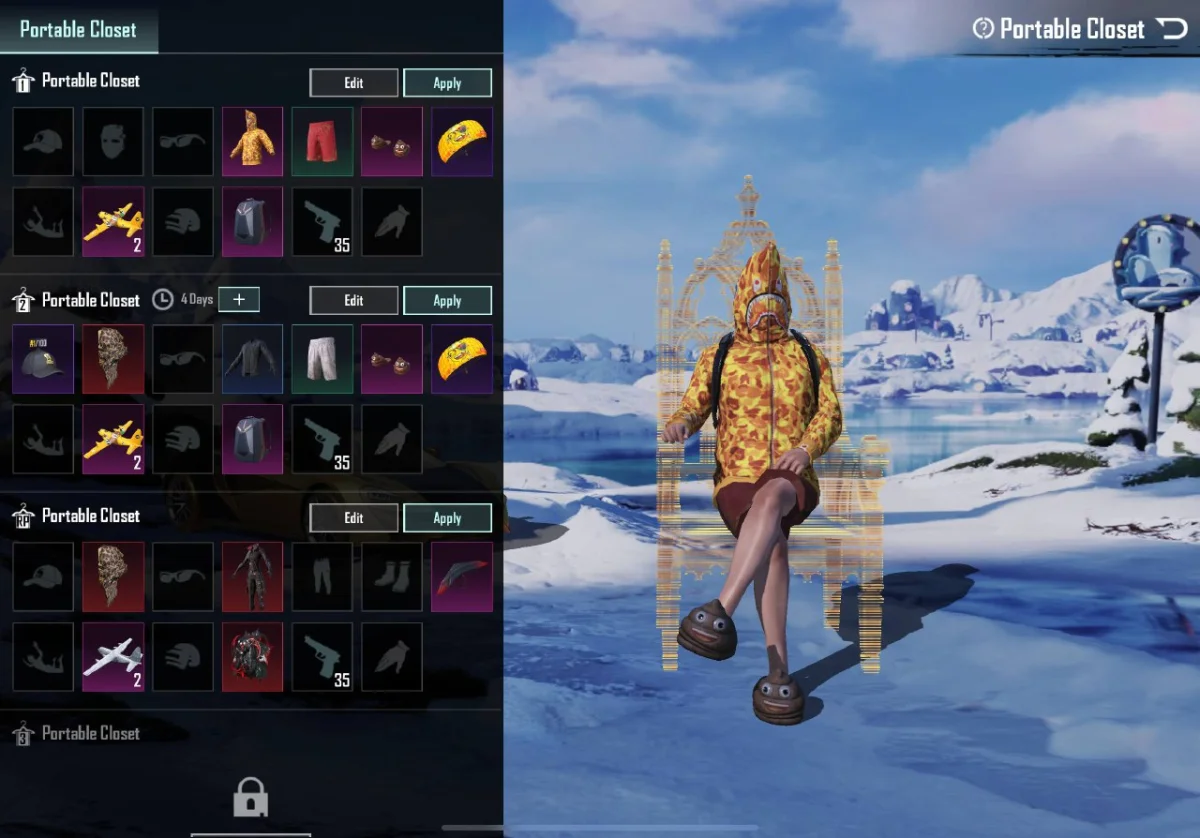Edit the number 1 Portable Closet
The image size is (1200, 838).
tap(354, 83)
